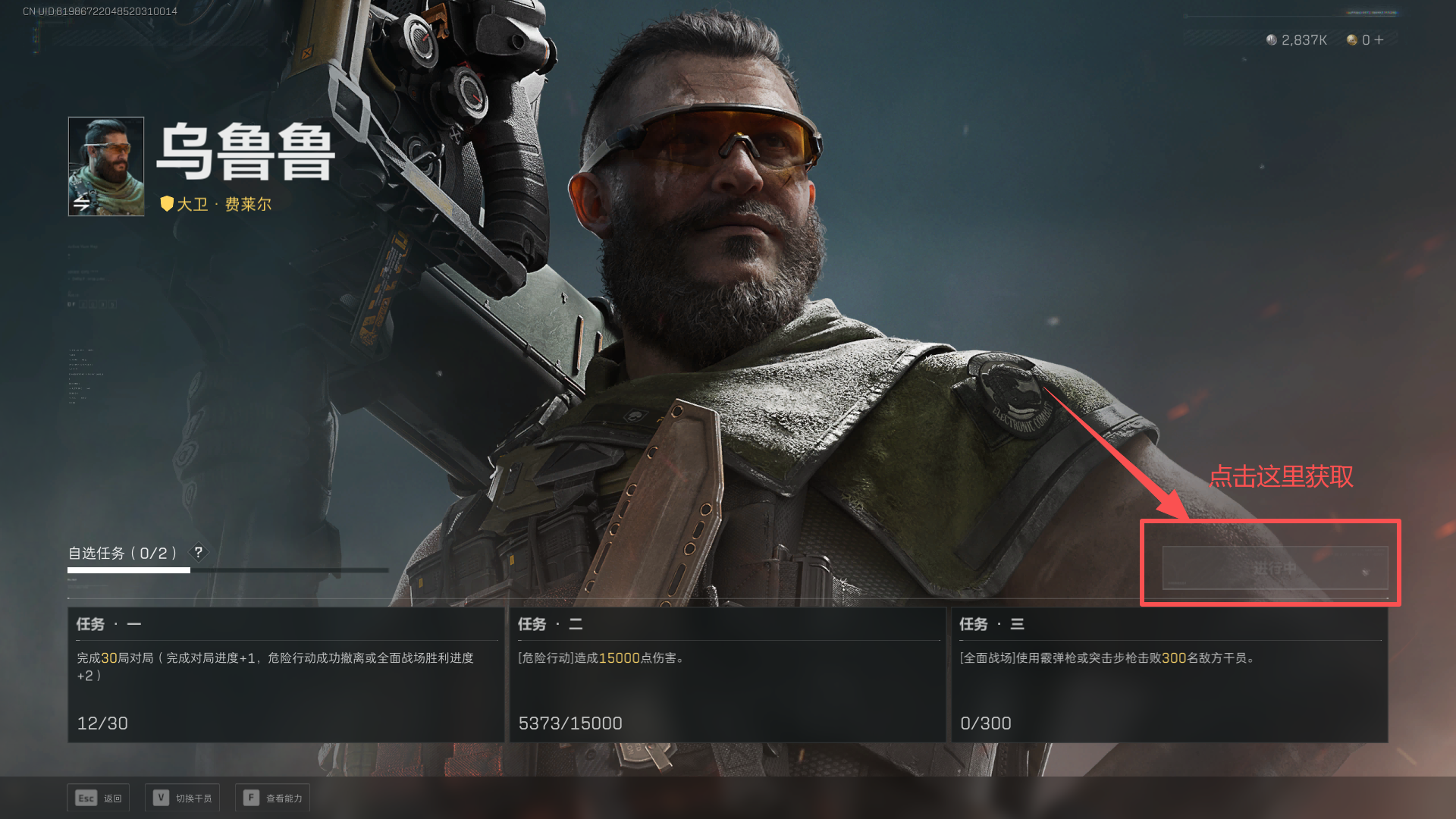Pick the 任务·三 shotgun mission card
This screenshot has height=819, width=1456.
[1169, 674]
